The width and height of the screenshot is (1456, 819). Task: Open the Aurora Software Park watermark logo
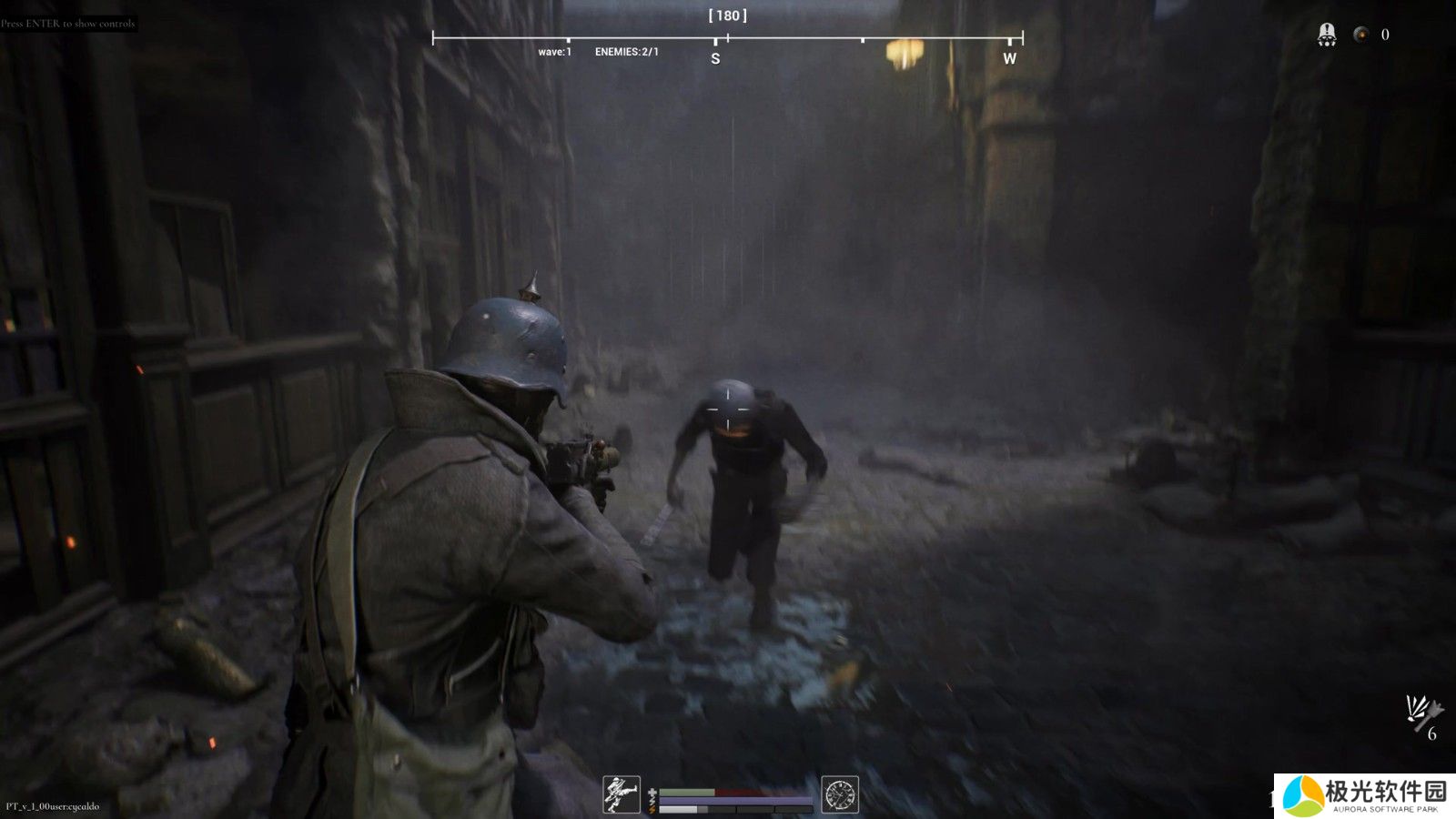point(1364,796)
